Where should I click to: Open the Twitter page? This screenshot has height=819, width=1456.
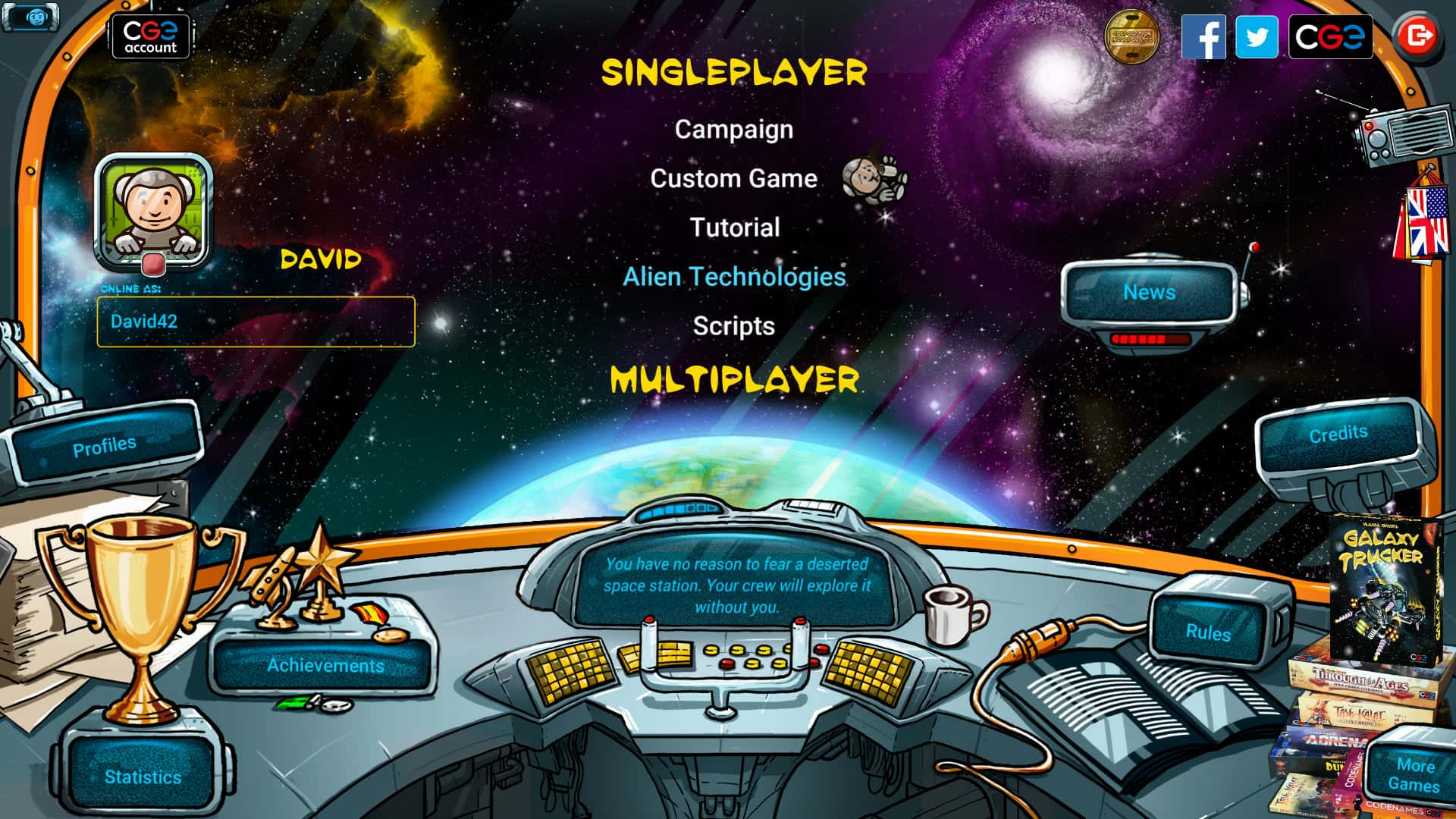1257,36
